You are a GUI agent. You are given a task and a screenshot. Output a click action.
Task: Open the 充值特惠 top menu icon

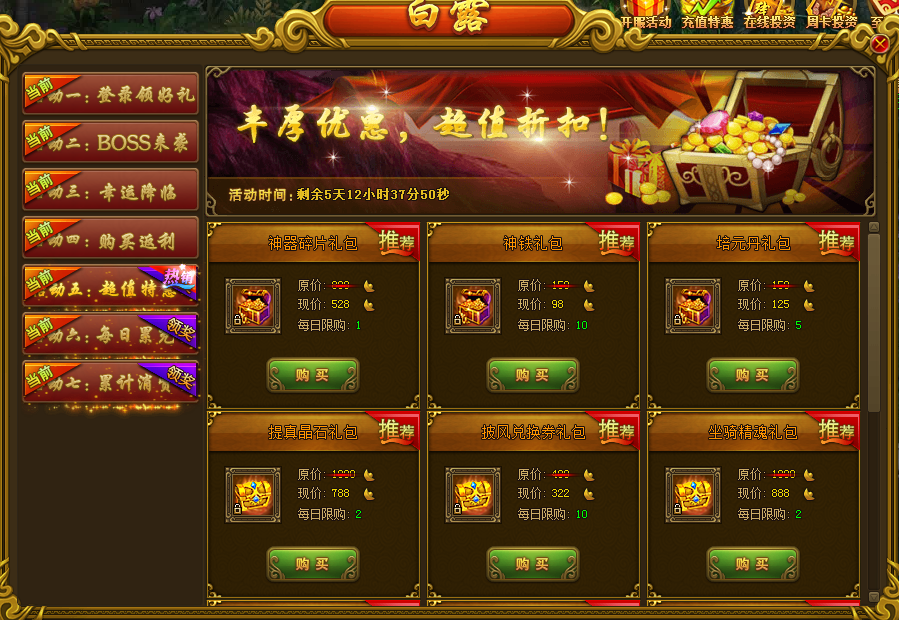pos(707,14)
